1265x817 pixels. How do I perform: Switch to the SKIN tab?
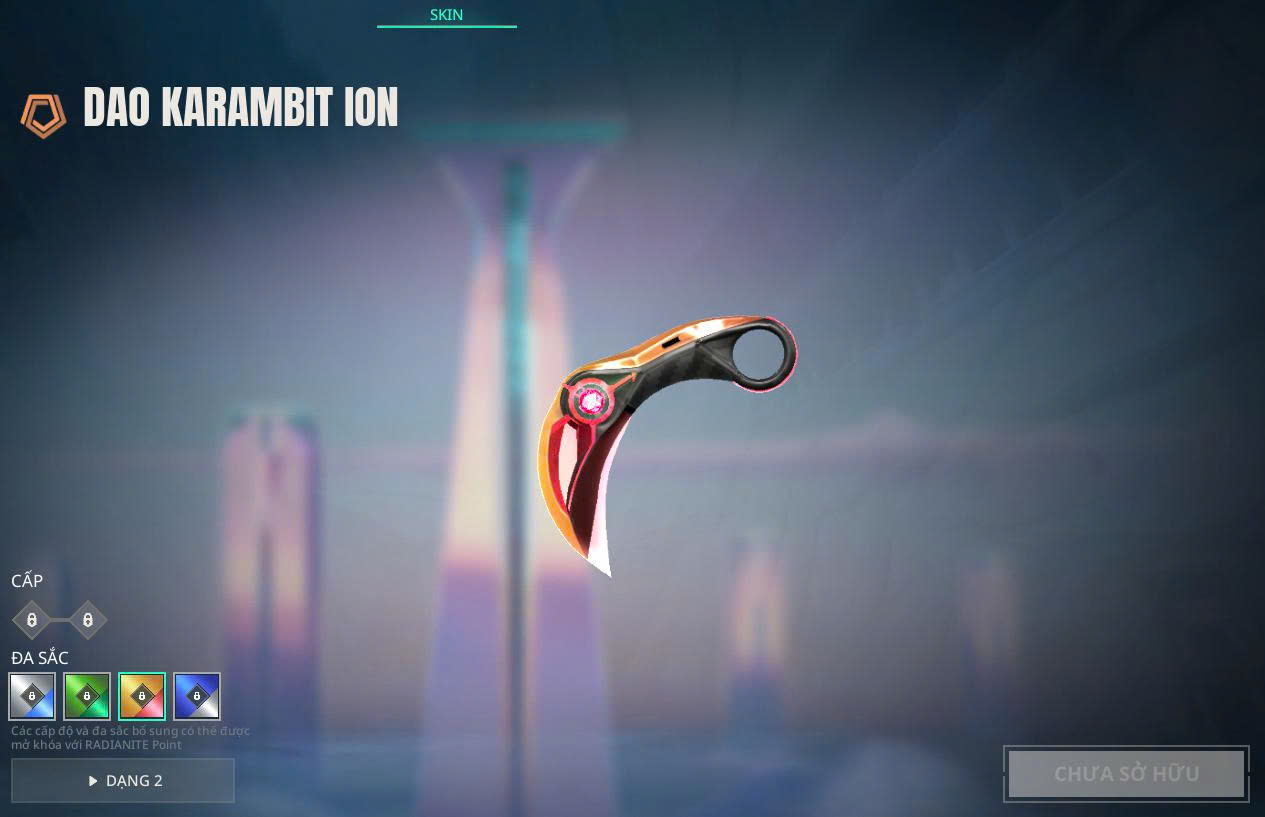coord(446,15)
